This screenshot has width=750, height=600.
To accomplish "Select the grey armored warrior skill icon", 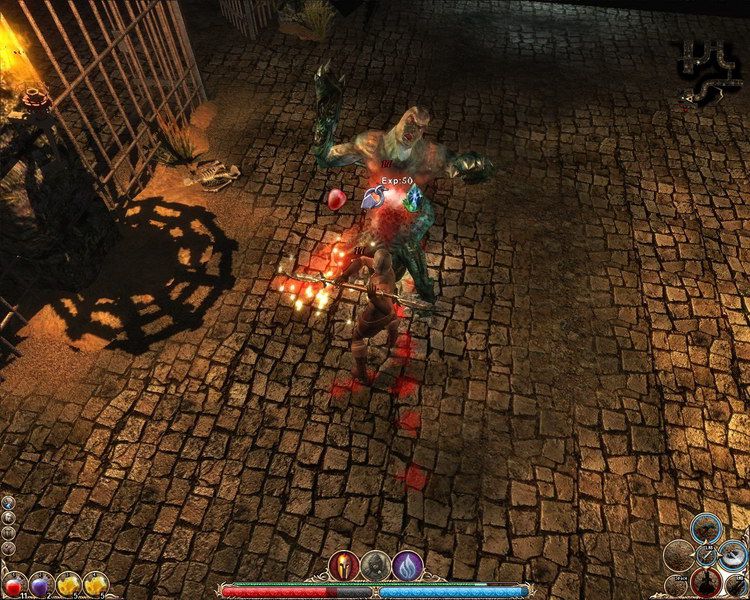I will [374, 565].
